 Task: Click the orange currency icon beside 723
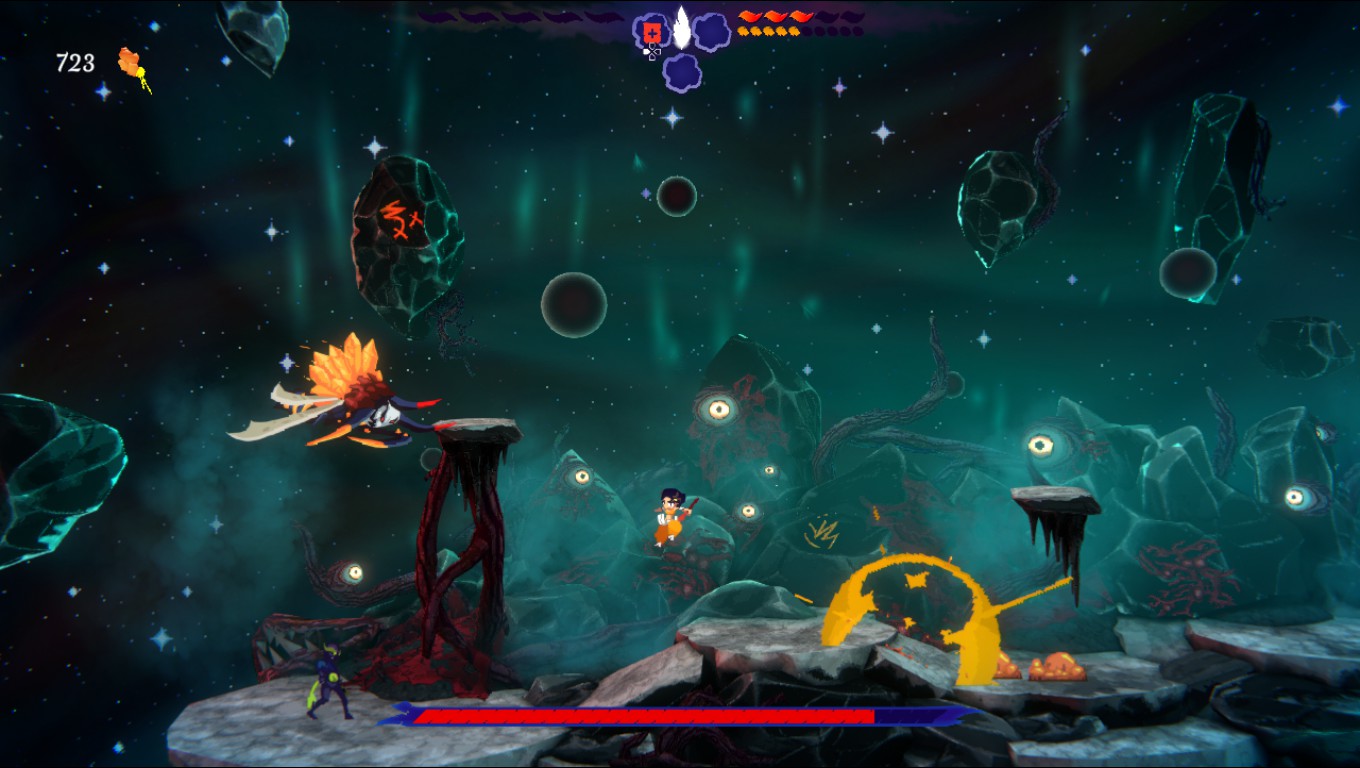[x=132, y=65]
